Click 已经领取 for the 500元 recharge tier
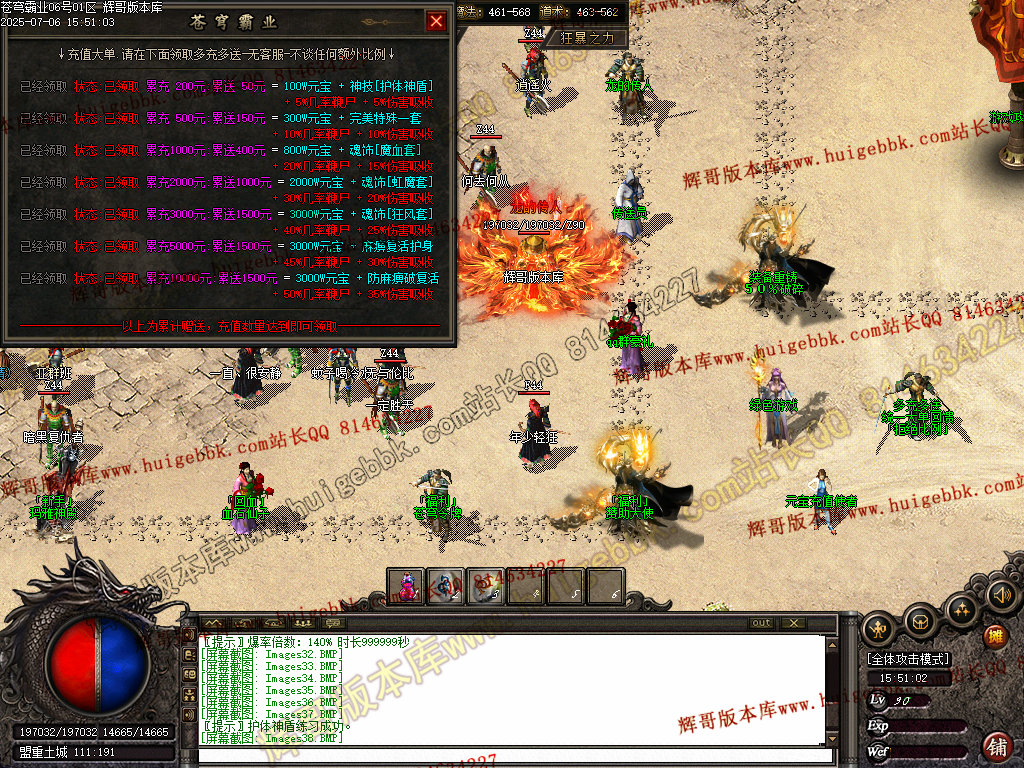Image resolution: width=1024 pixels, height=768 pixels. point(46,119)
